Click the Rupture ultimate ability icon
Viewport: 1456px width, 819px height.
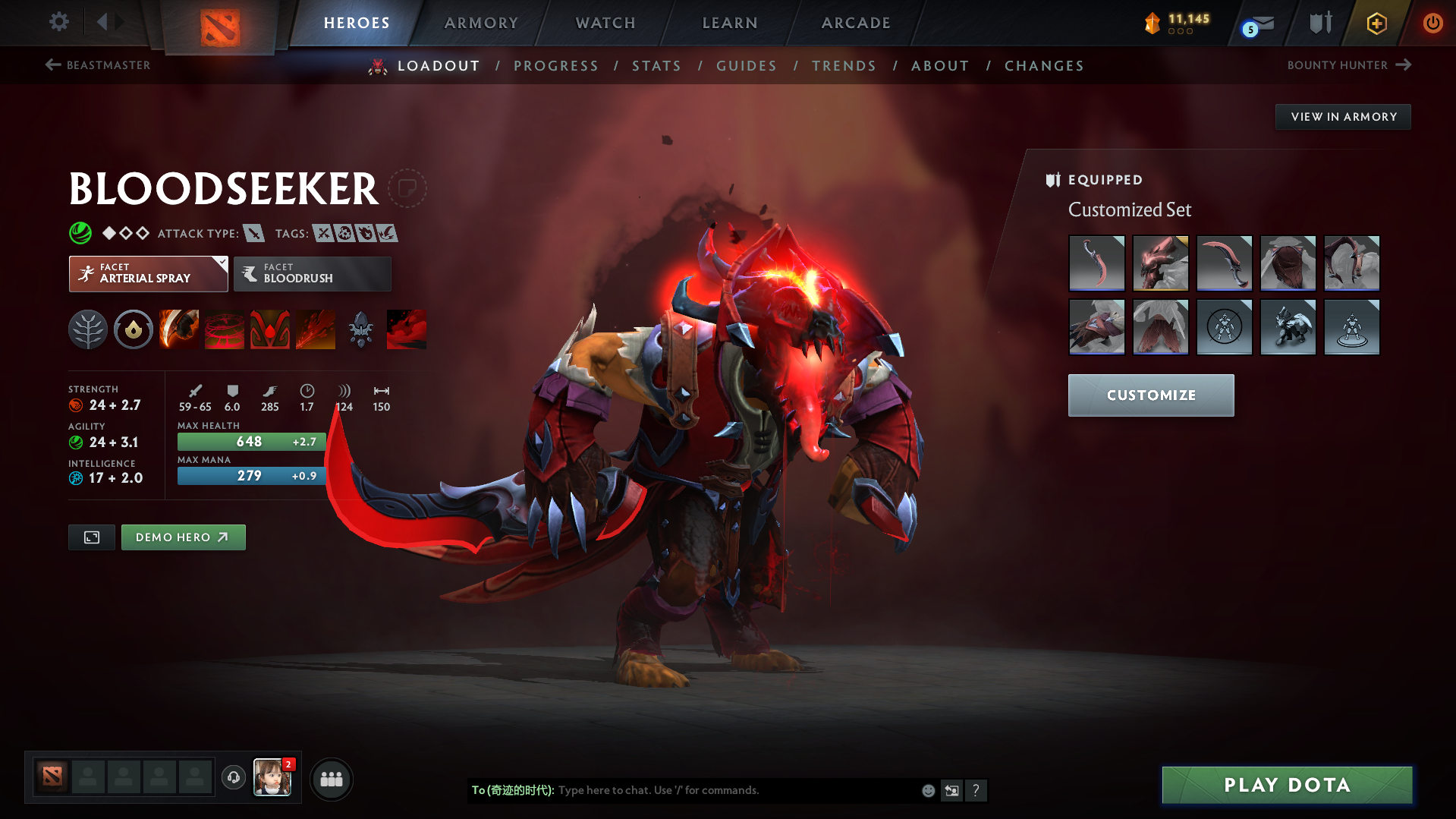(x=316, y=329)
